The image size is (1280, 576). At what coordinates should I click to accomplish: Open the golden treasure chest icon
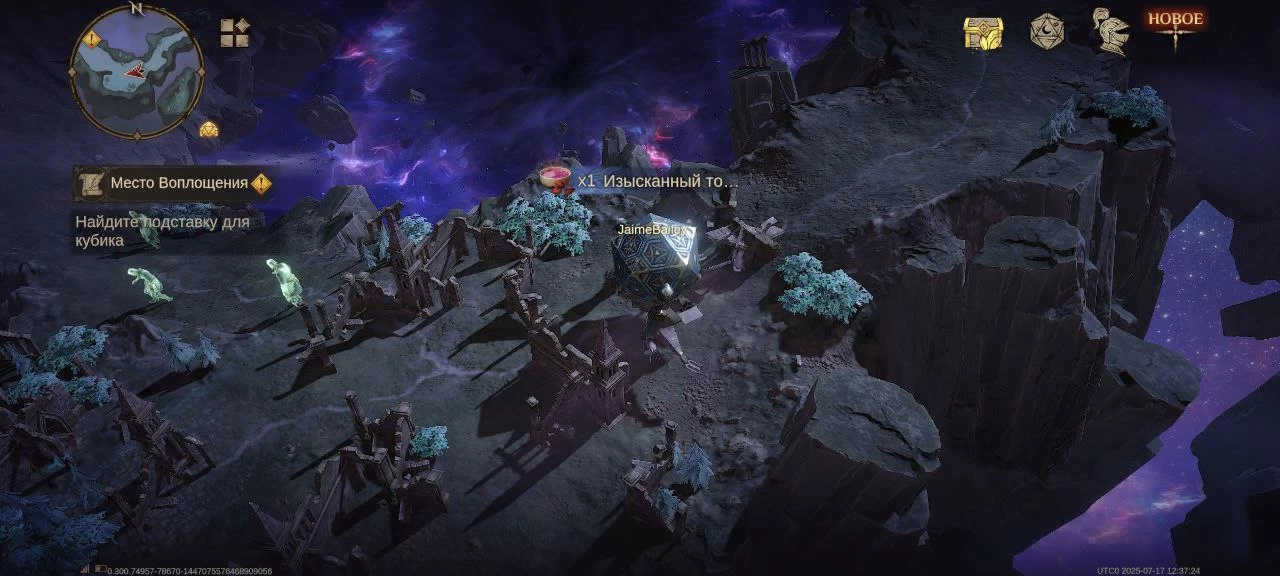pos(983,33)
